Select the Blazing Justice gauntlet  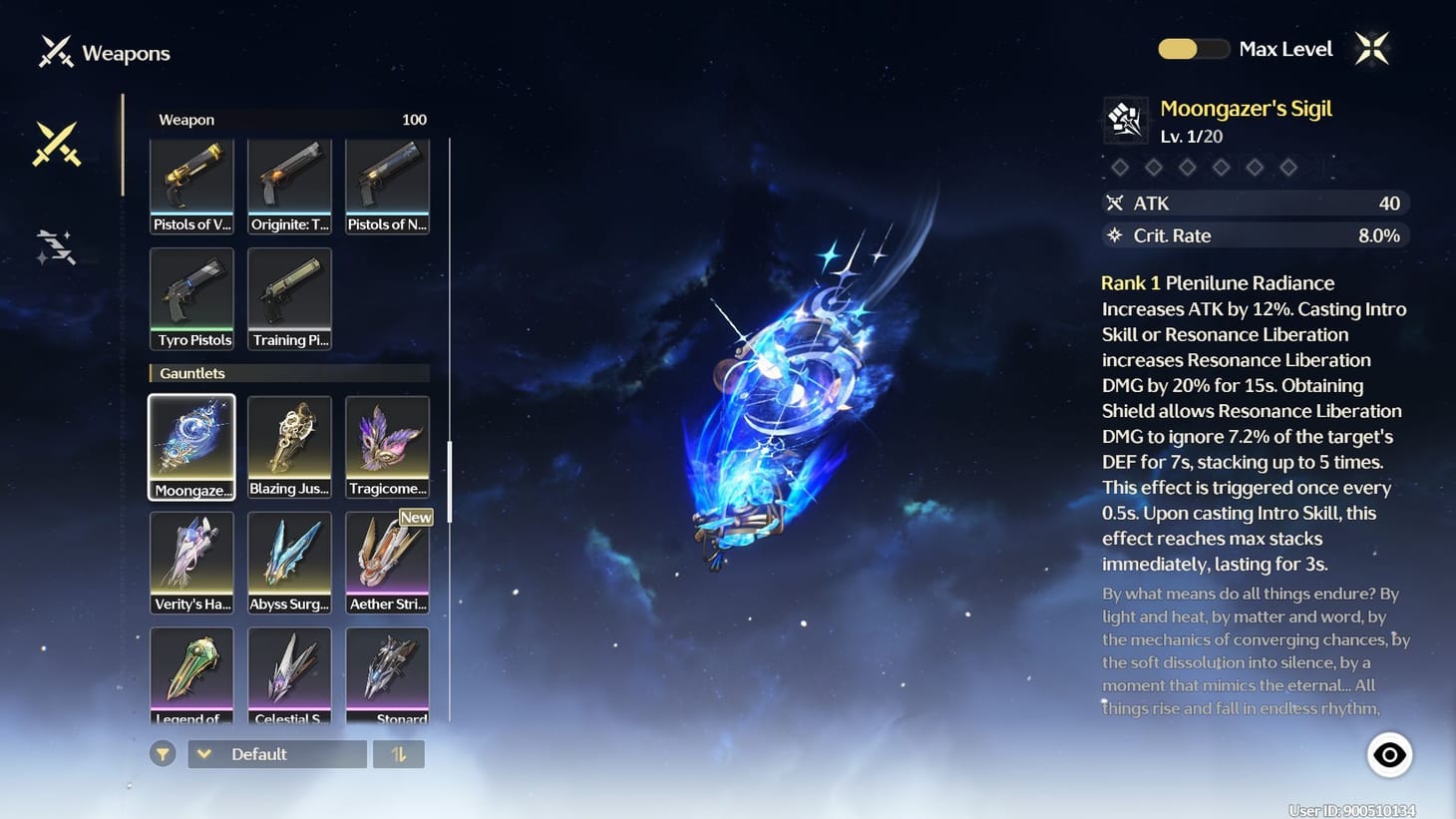[288, 447]
